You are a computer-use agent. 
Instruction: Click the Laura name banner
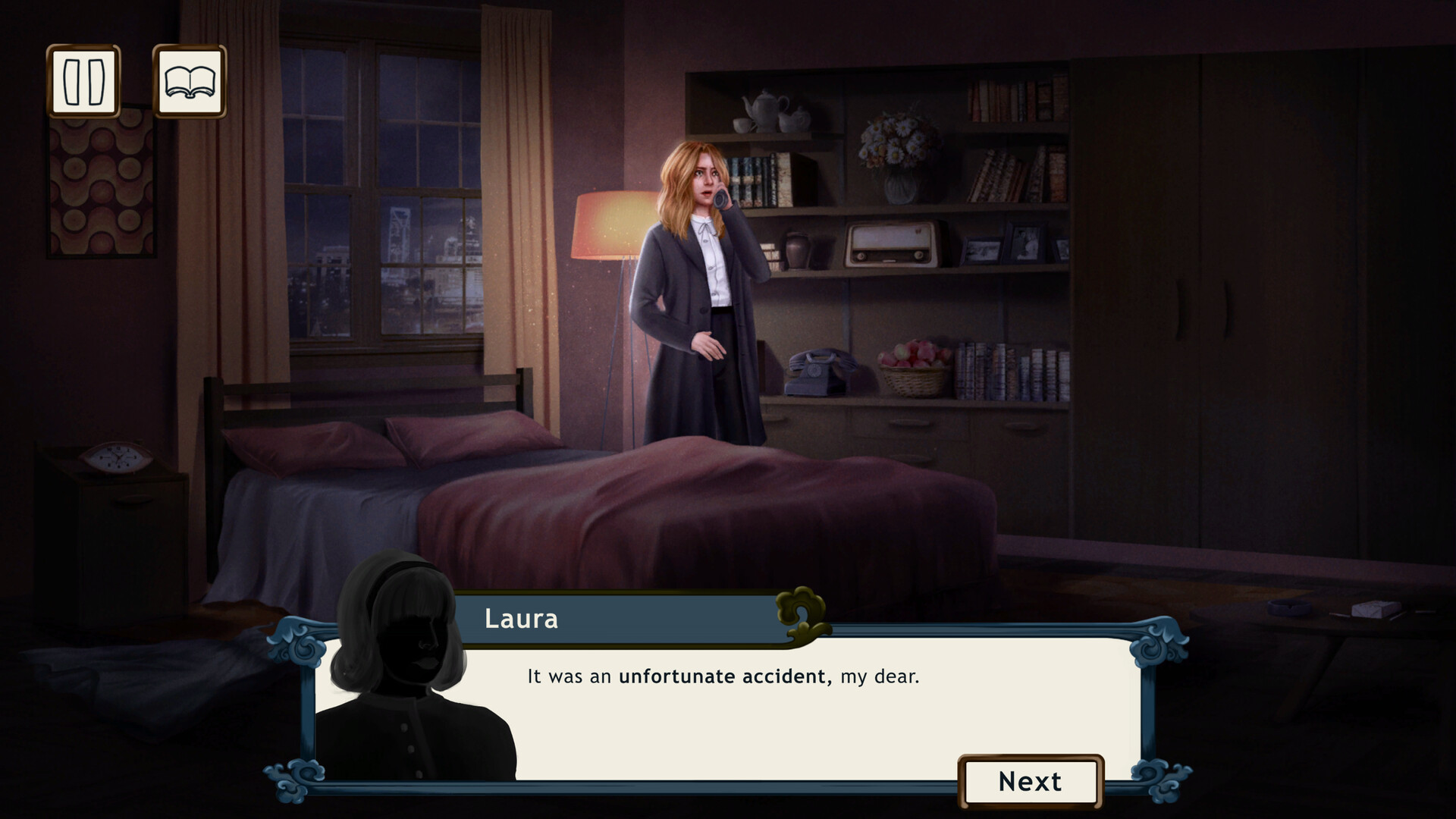(522, 619)
